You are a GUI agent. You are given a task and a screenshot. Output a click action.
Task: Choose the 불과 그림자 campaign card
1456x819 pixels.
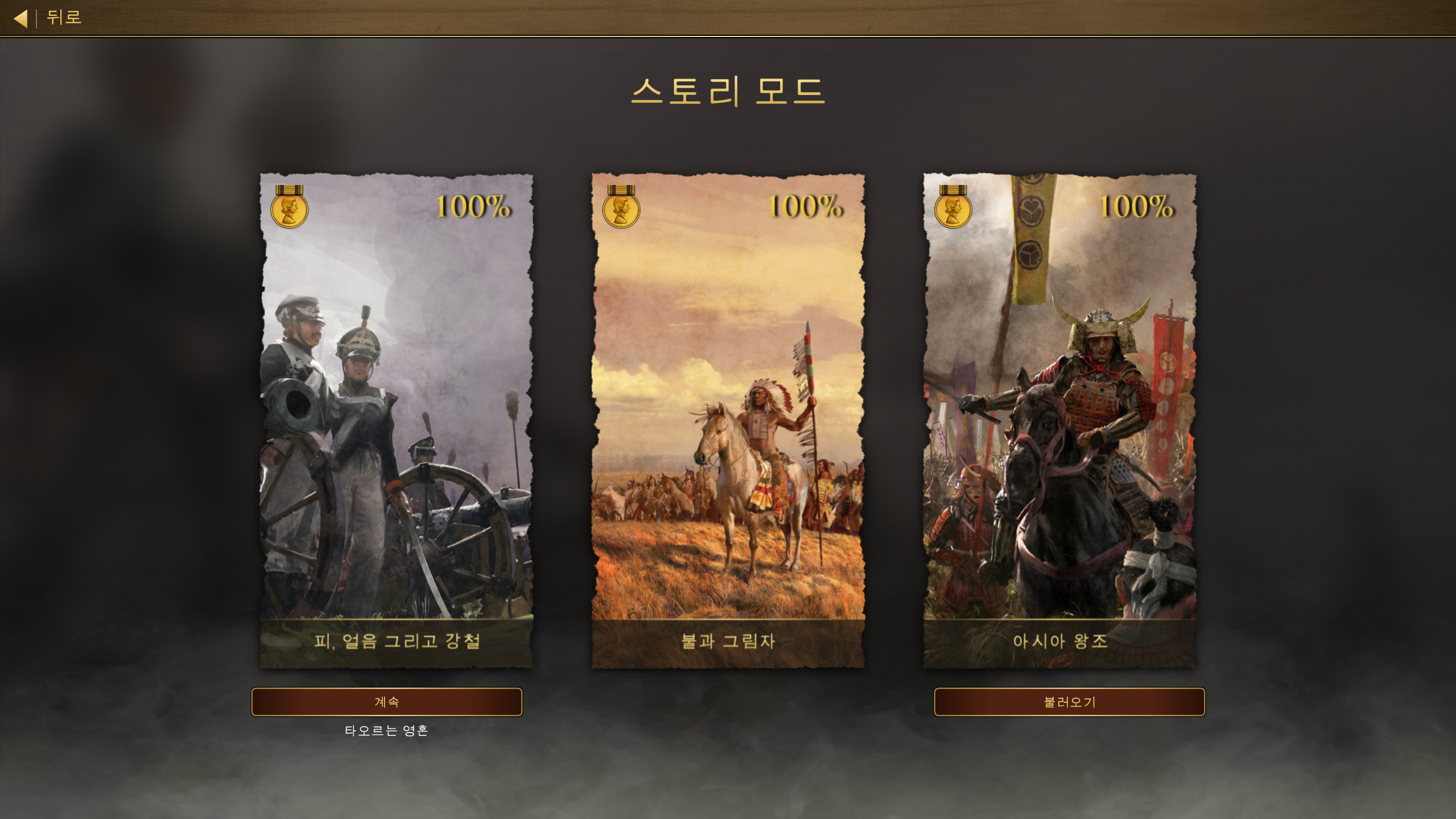click(x=728, y=420)
